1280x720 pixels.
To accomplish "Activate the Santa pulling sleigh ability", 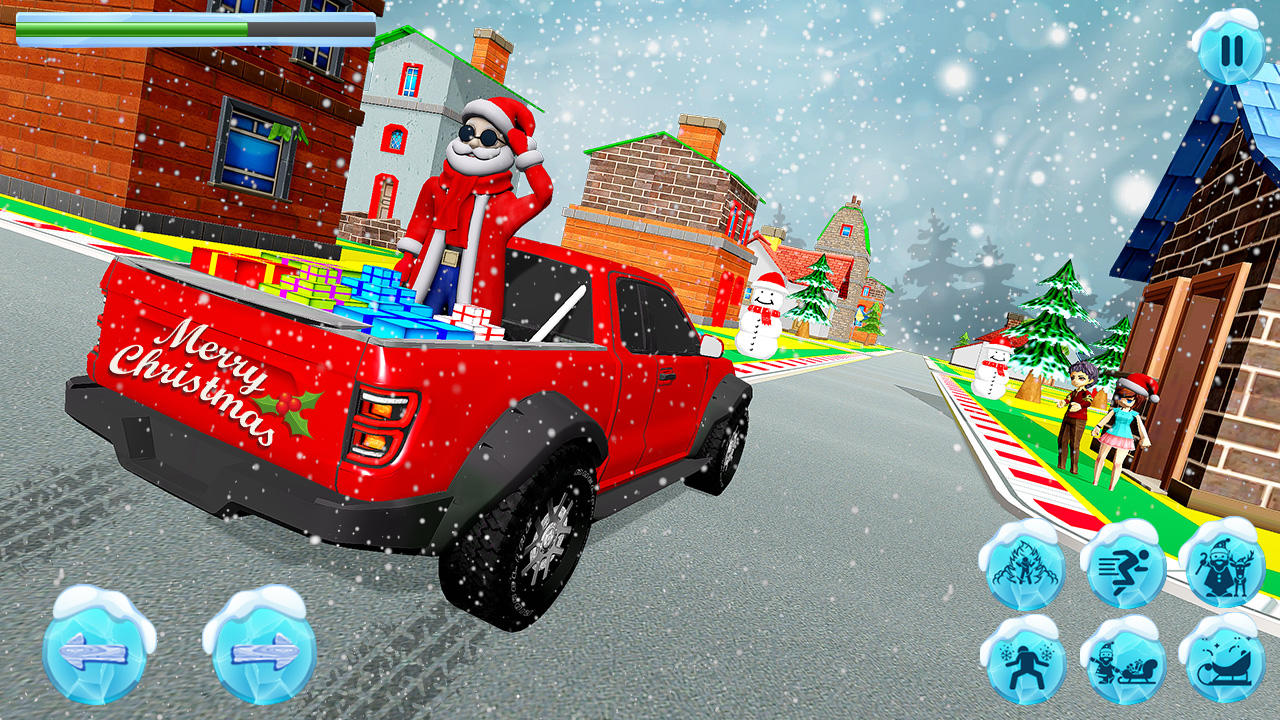I will [1128, 665].
